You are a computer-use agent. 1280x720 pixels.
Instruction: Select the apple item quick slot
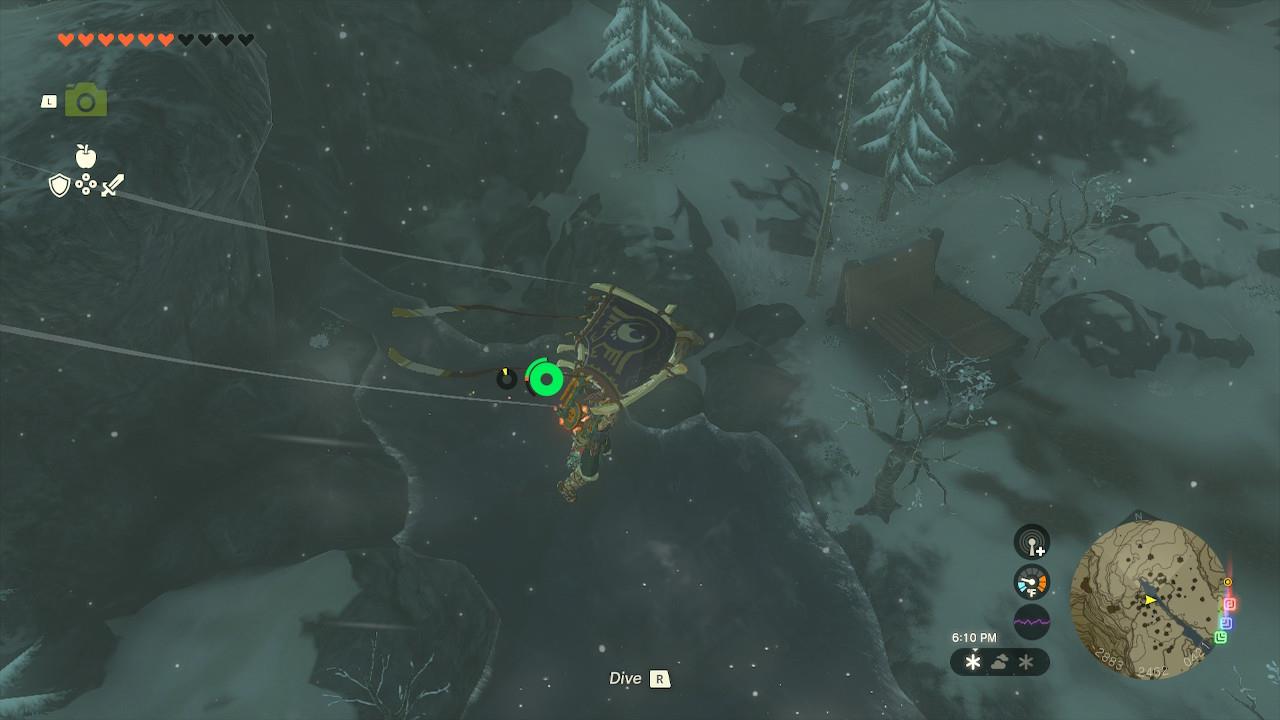pyautogui.click(x=86, y=156)
